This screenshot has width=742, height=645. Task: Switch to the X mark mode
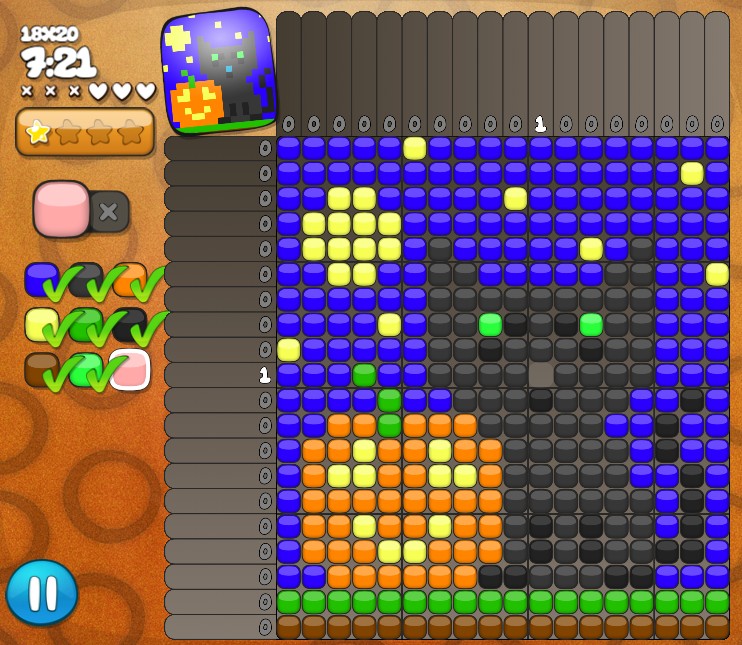tap(109, 211)
